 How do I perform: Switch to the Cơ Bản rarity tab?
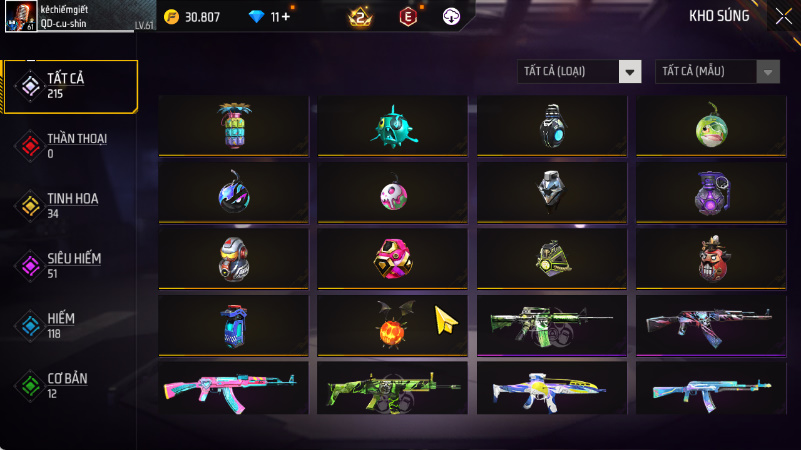click(70, 385)
